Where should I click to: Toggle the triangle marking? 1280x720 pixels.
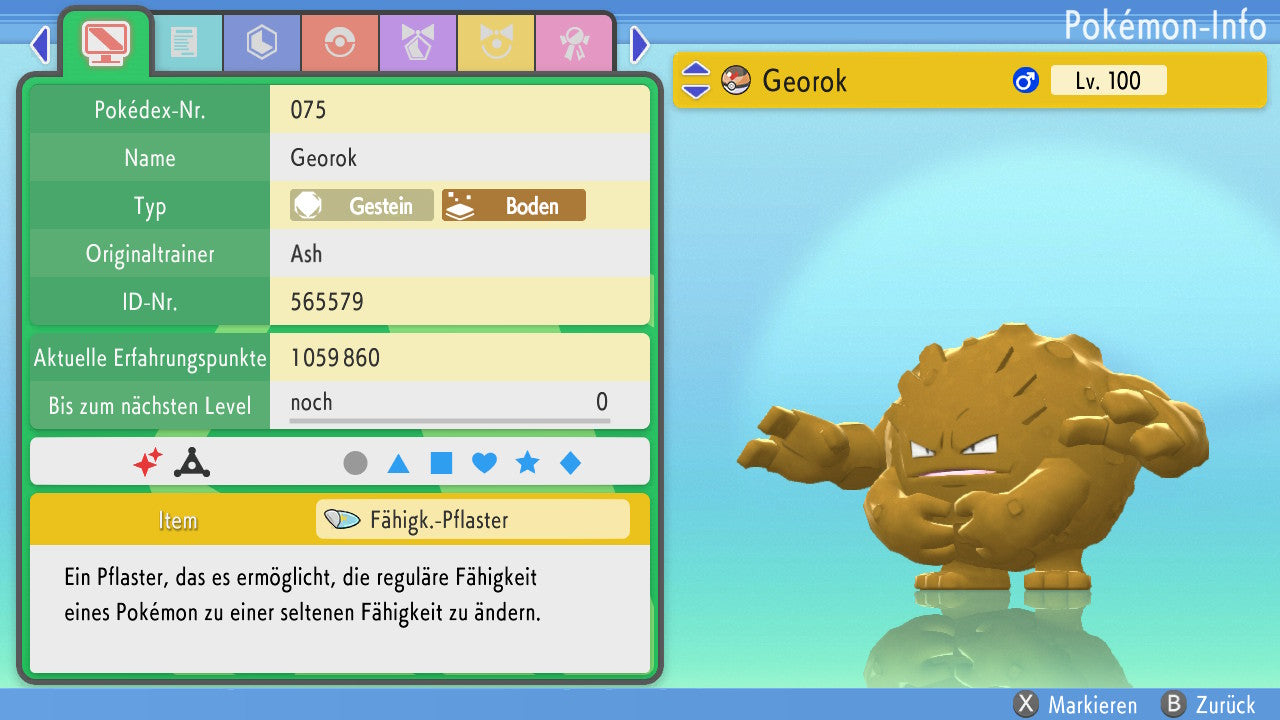(x=398, y=463)
